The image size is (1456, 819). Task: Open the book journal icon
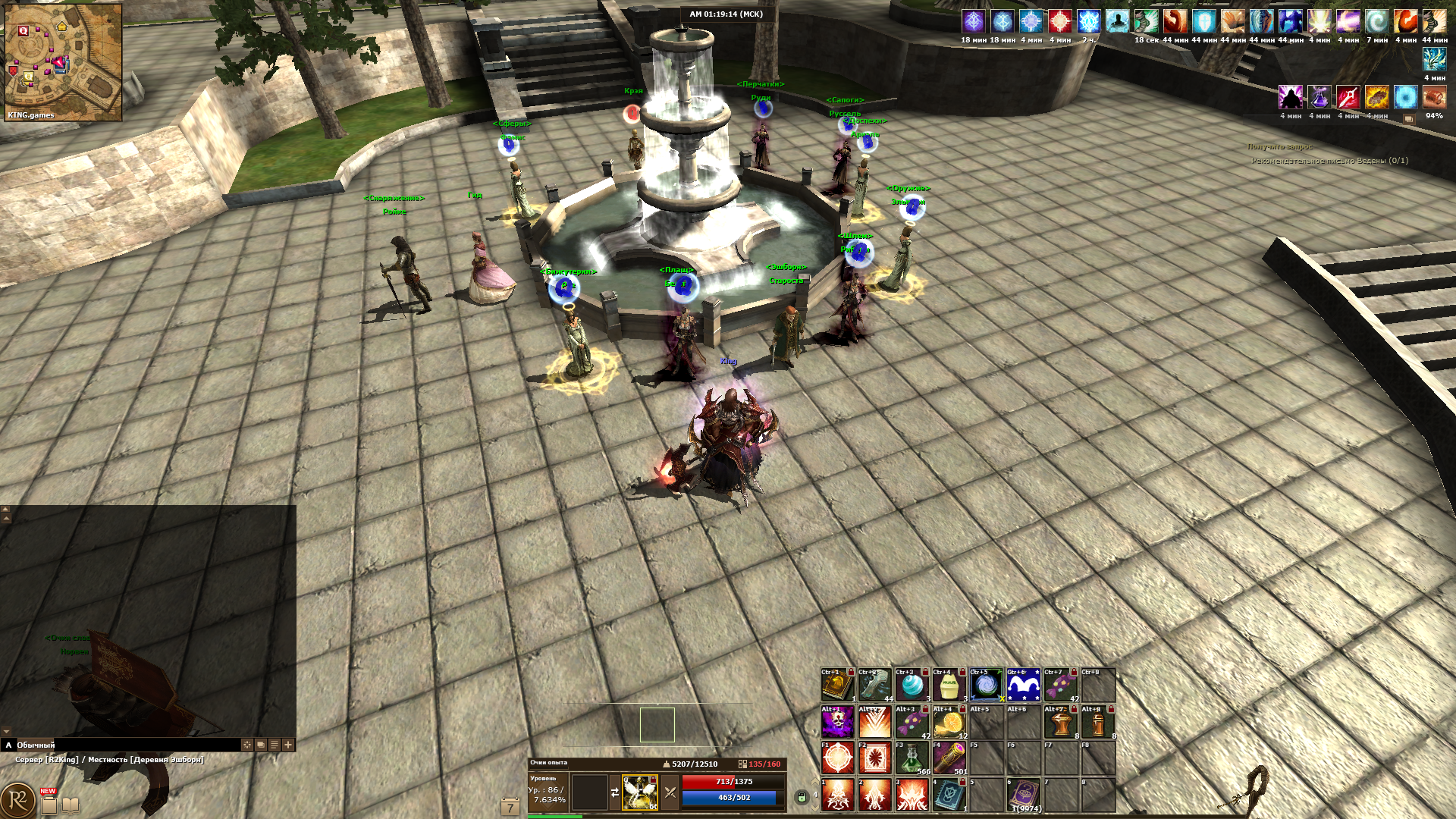[x=71, y=805]
